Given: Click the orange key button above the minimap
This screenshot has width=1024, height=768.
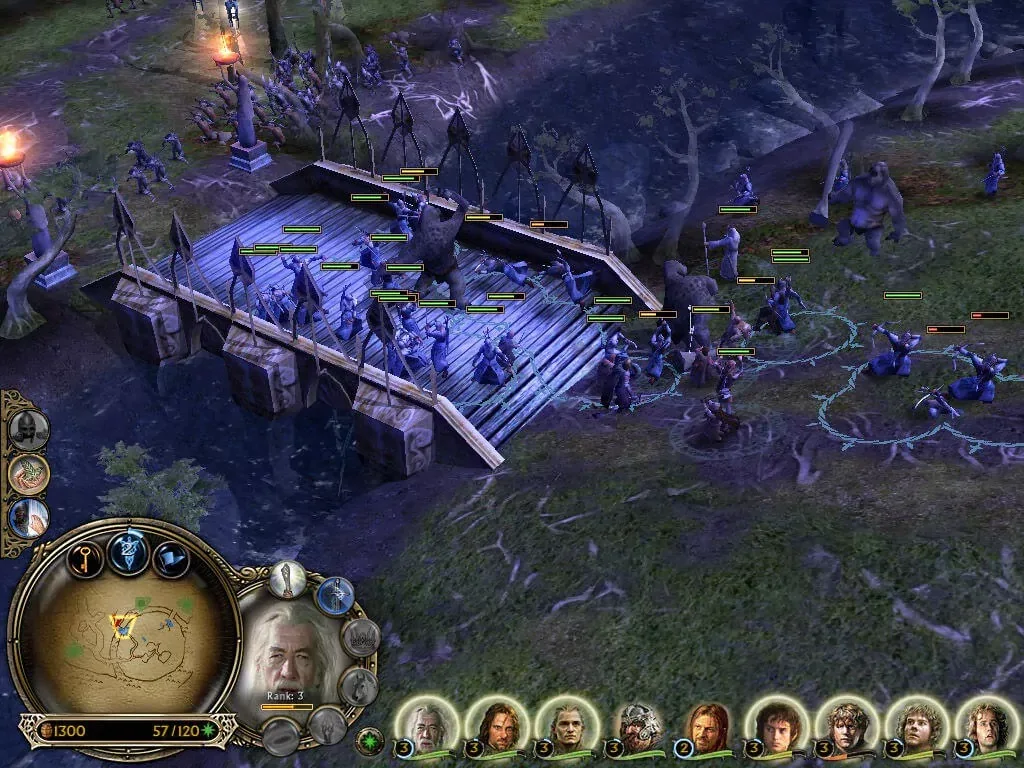Looking at the screenshot, I should click(86, 557).
